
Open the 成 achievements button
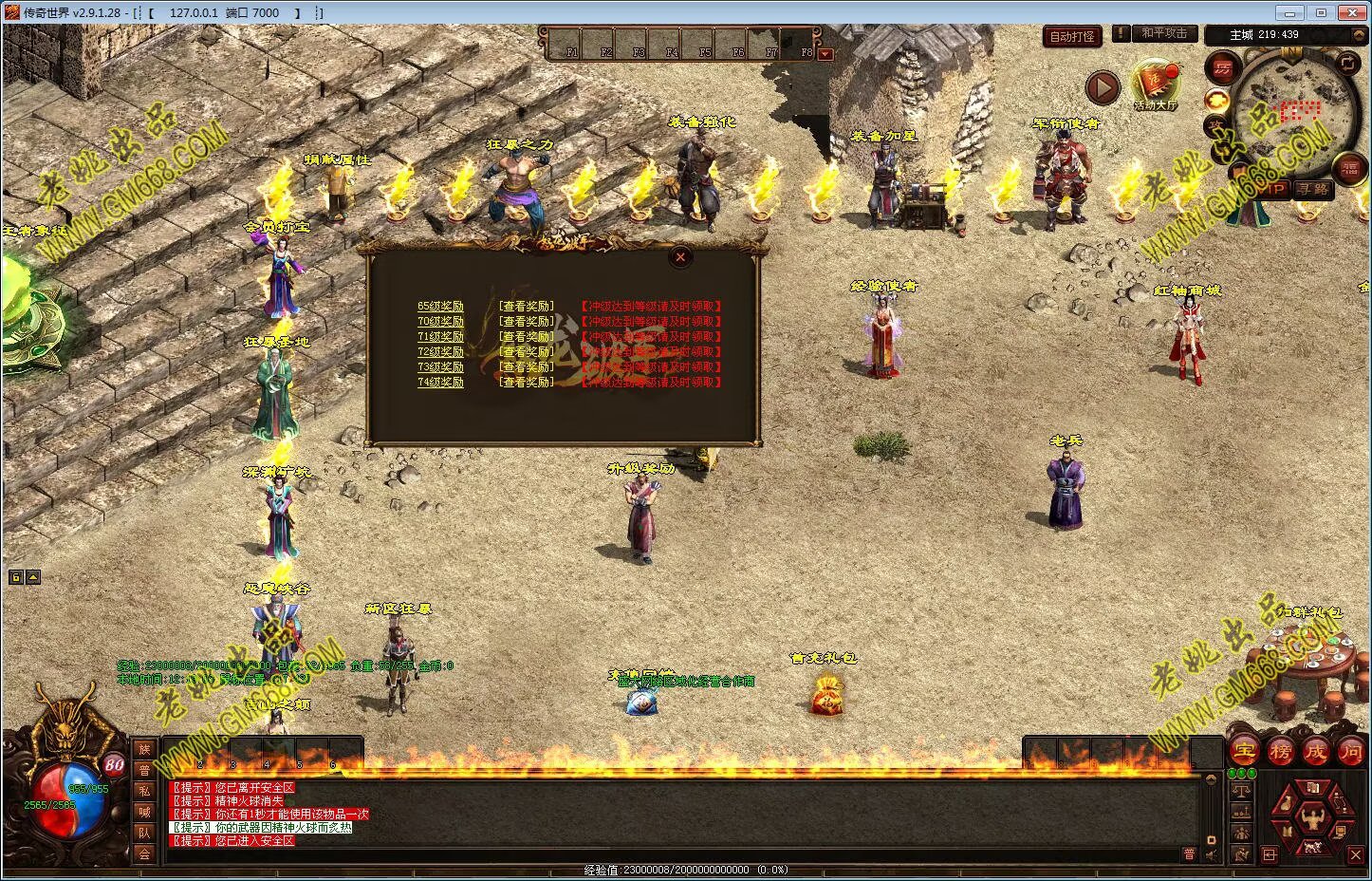(1315, 751)
